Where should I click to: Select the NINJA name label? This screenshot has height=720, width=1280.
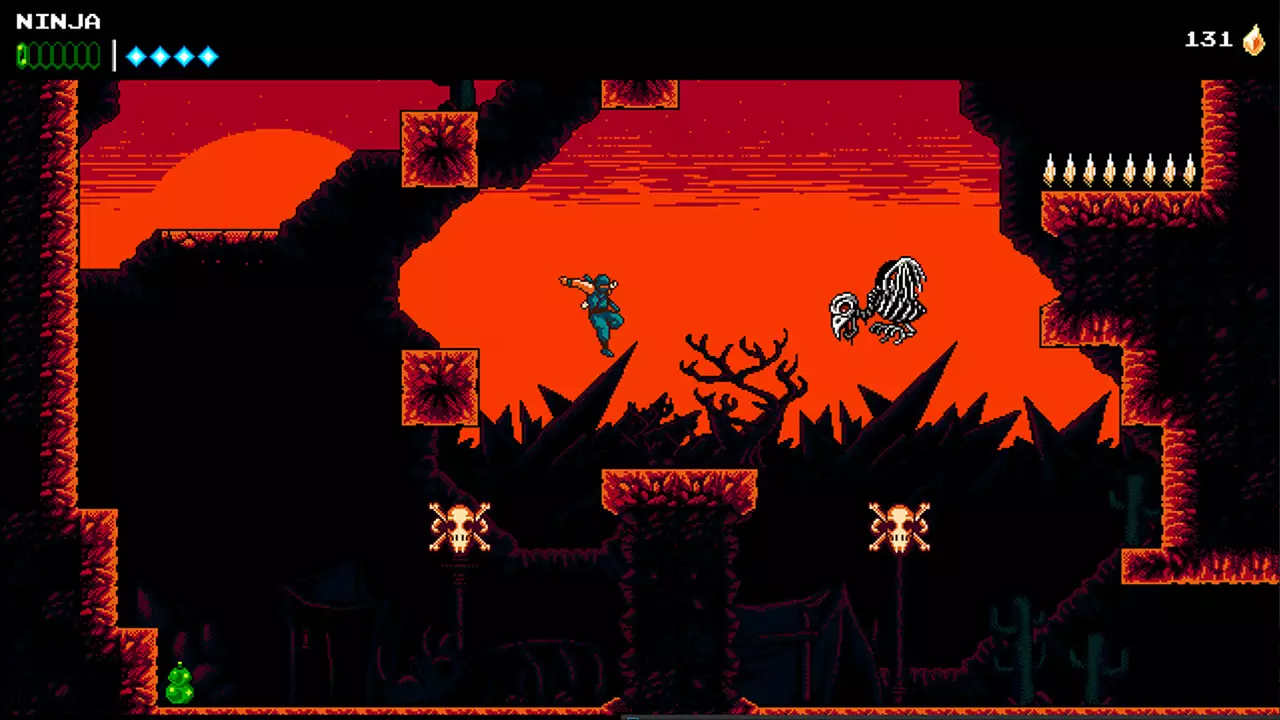tap(58, 21)
